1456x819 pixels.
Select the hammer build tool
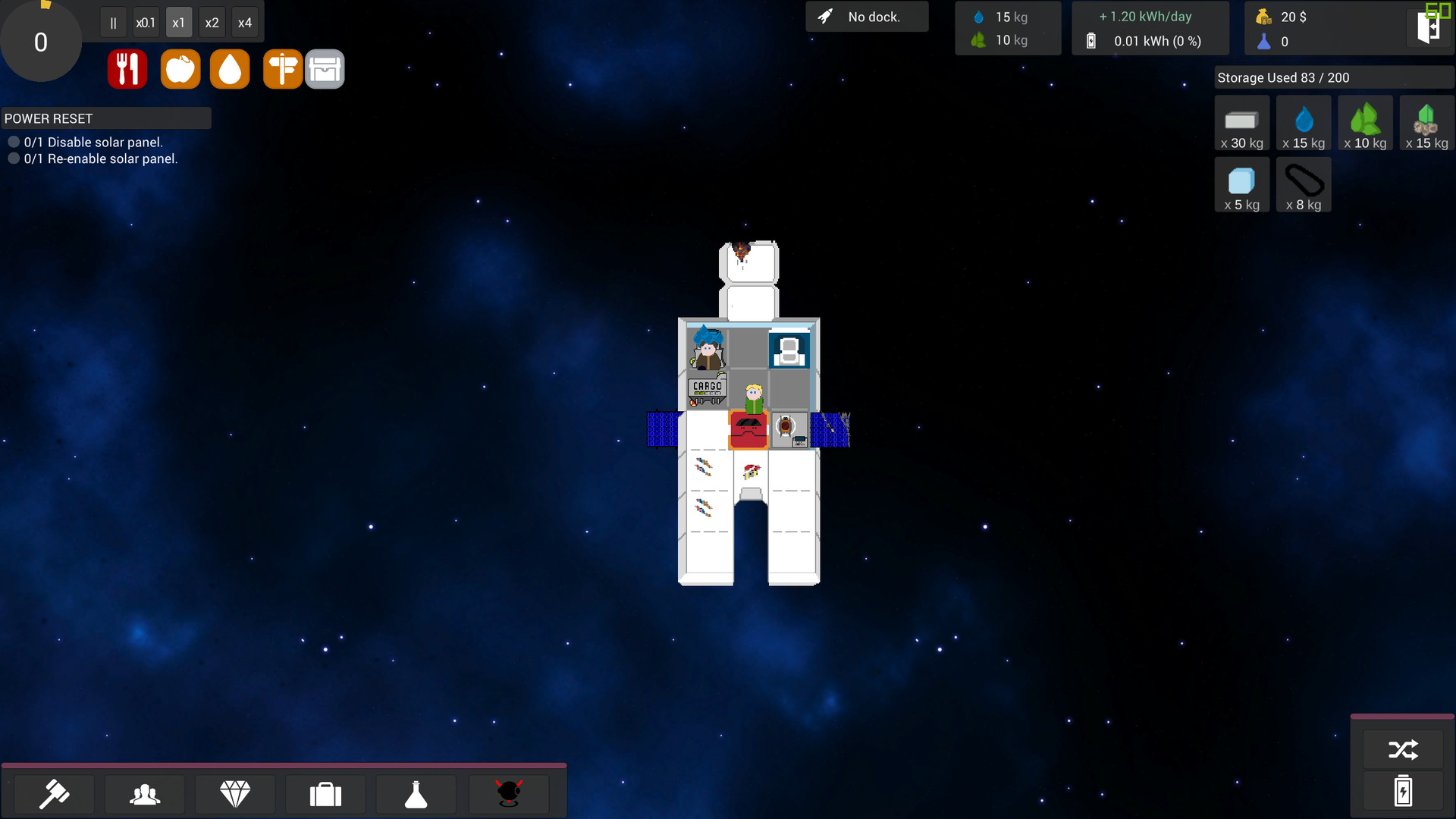54,794
